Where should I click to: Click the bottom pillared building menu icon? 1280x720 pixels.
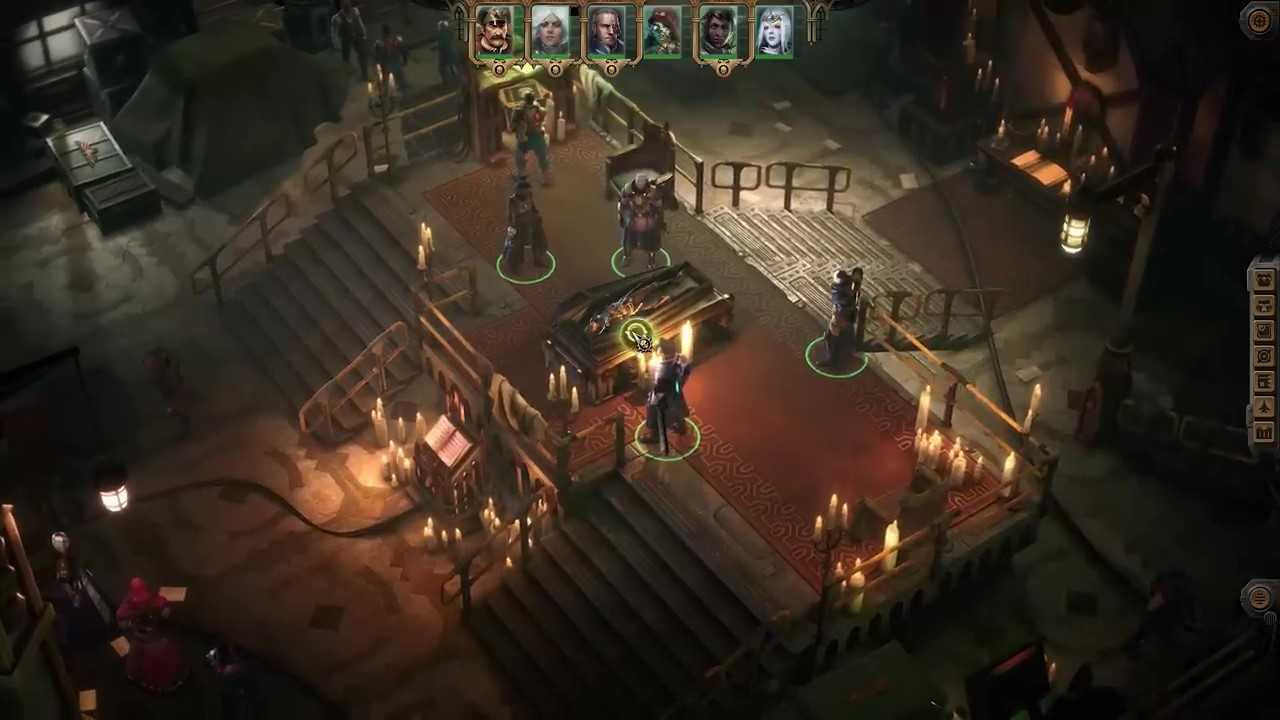(x=1264, y=432)
